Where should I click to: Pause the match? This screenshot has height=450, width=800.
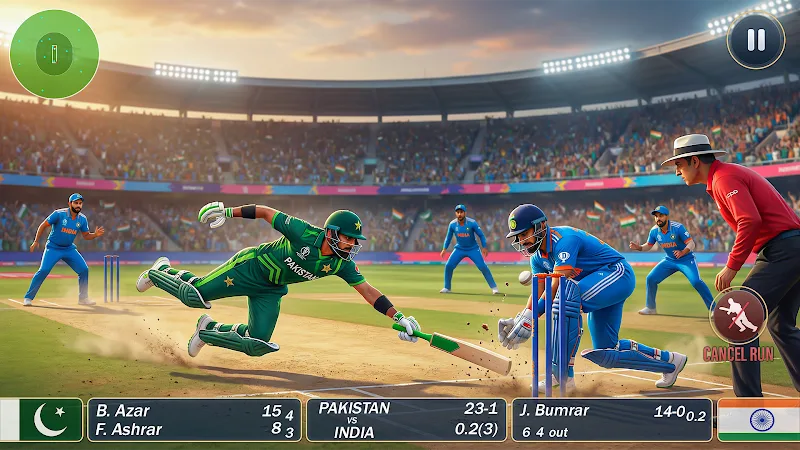pyautogui.click(x=756, y=41)
